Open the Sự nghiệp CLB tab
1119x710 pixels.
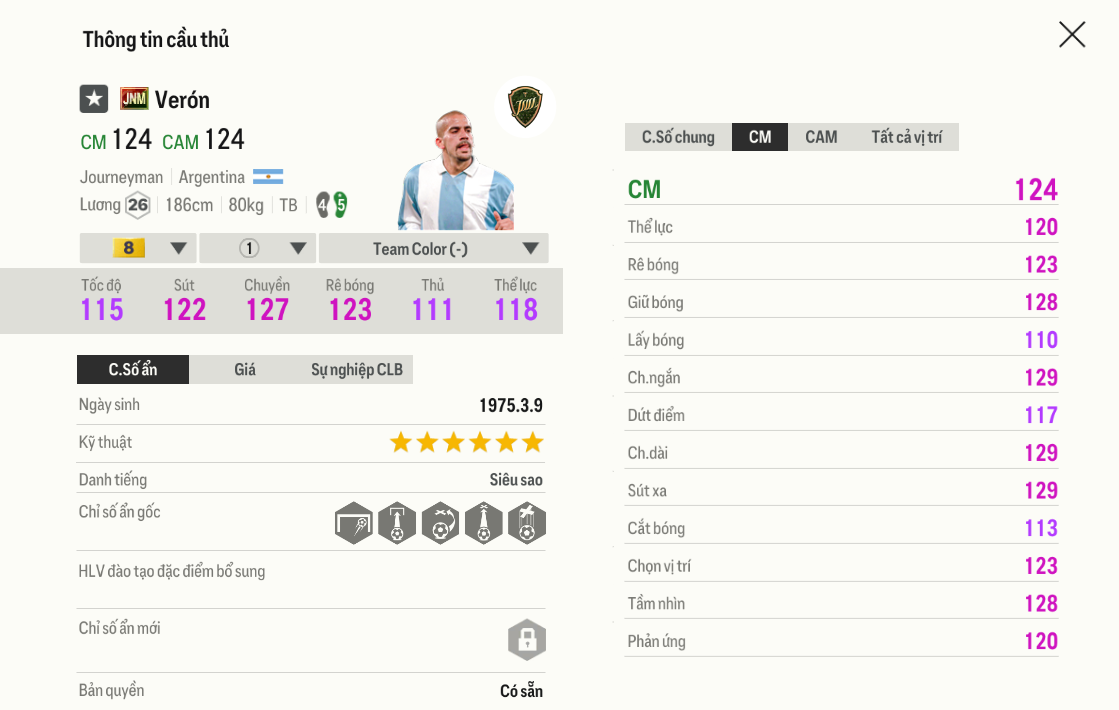click(356, 370)
